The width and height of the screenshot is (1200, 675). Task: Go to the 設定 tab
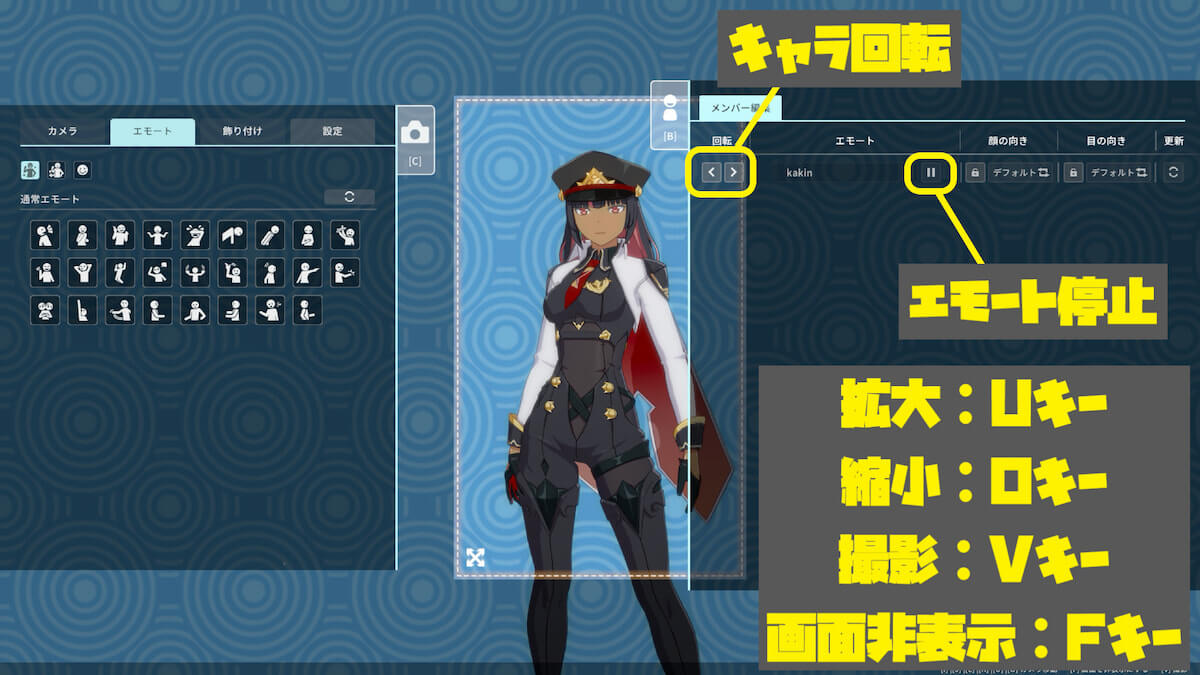[332, 131]
